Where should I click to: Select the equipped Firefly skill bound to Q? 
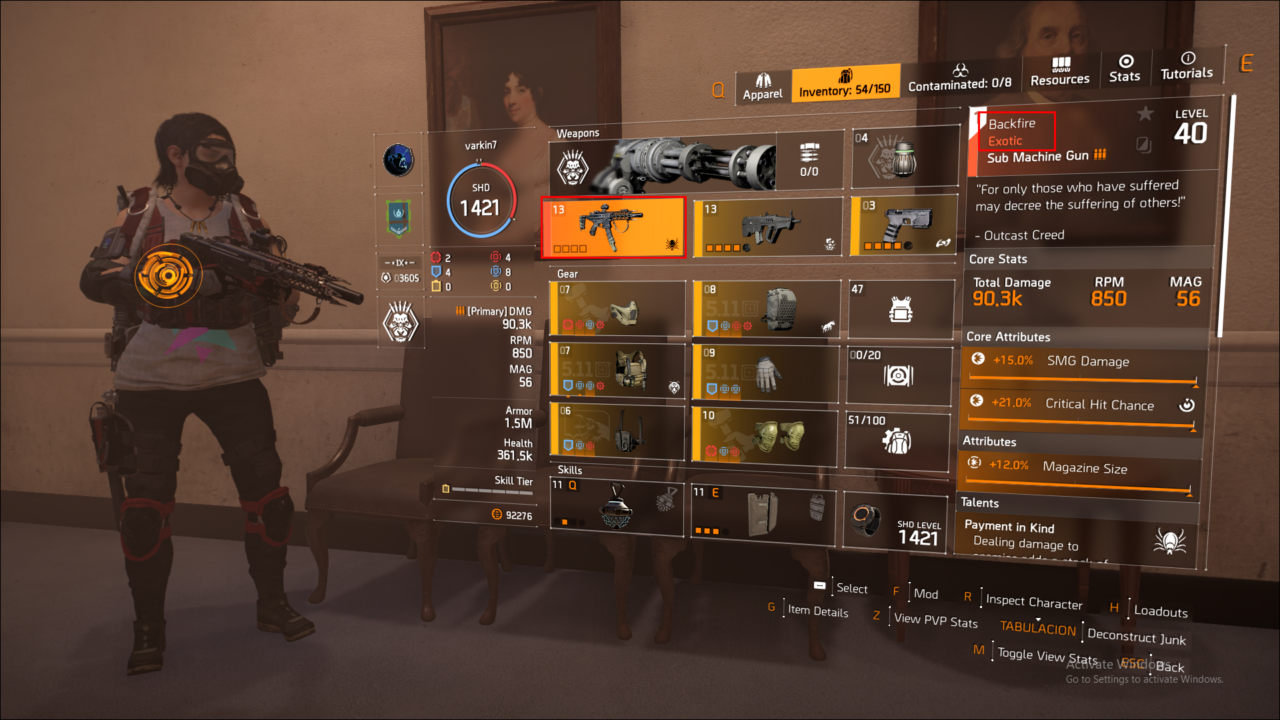(x=616, y=508)
